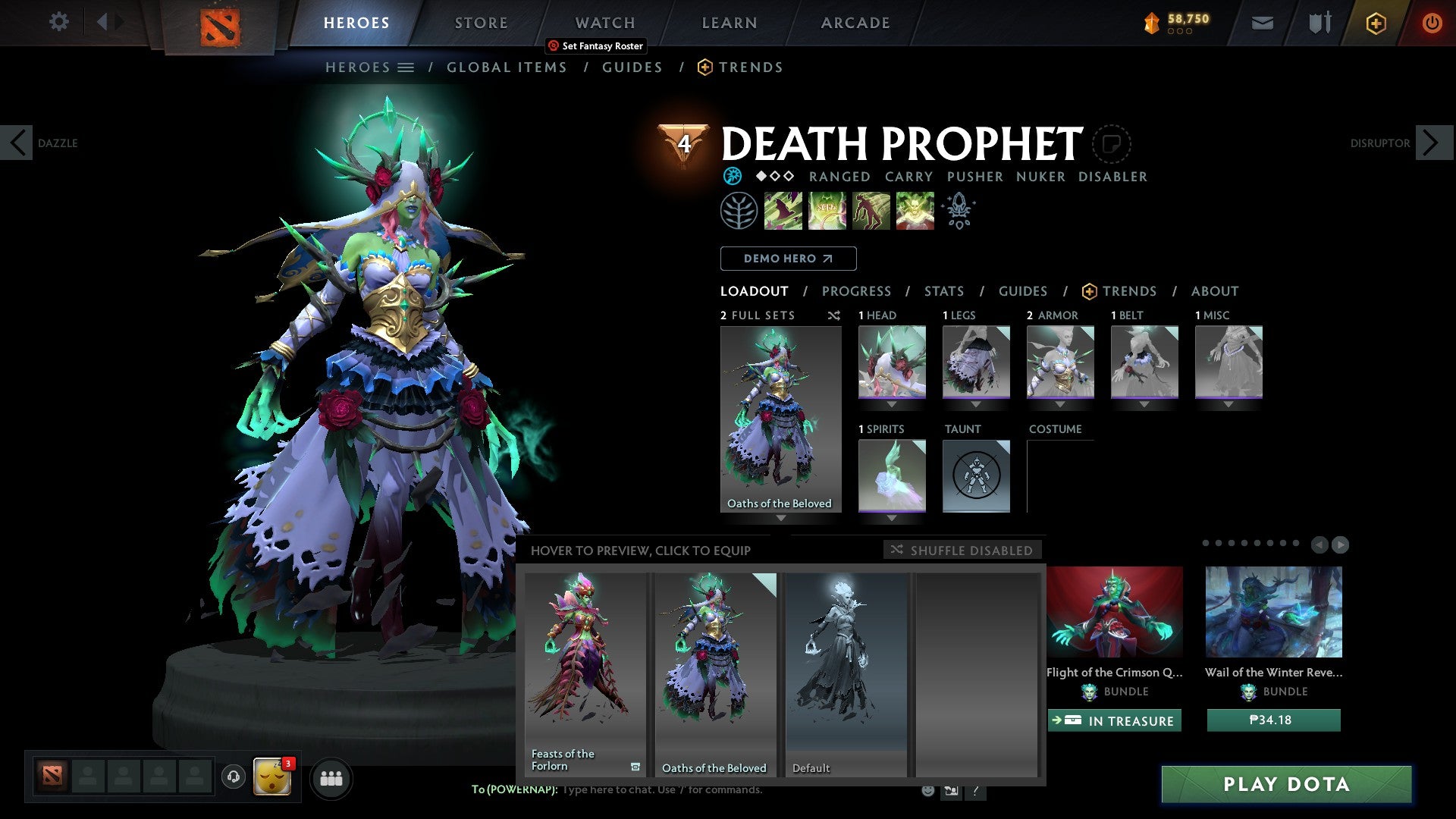Open the Taunt loadout slot

pyautogui.click(x=976, y=475)
